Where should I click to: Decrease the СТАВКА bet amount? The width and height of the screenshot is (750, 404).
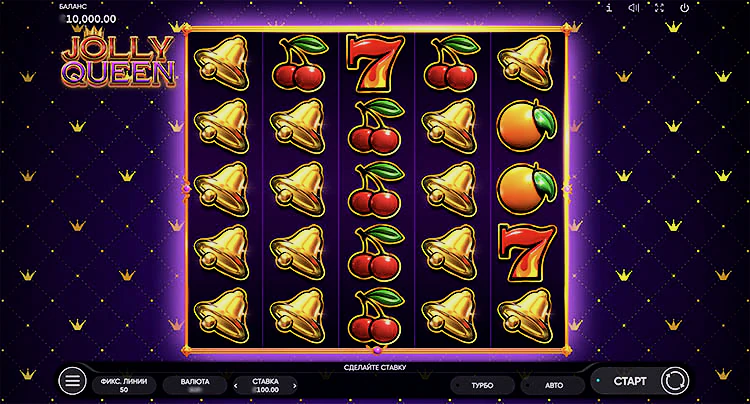[237, 385]
